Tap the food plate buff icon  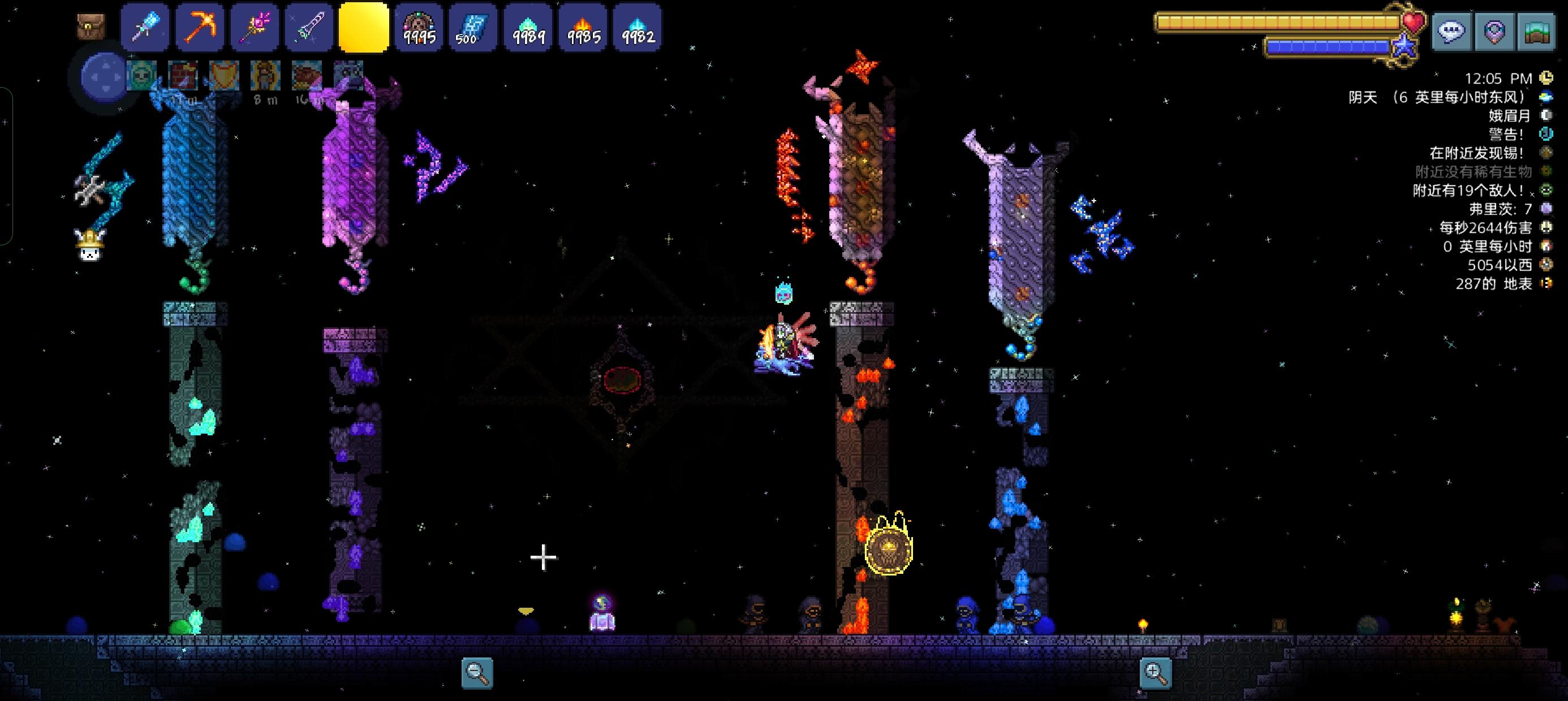(307, 75)
